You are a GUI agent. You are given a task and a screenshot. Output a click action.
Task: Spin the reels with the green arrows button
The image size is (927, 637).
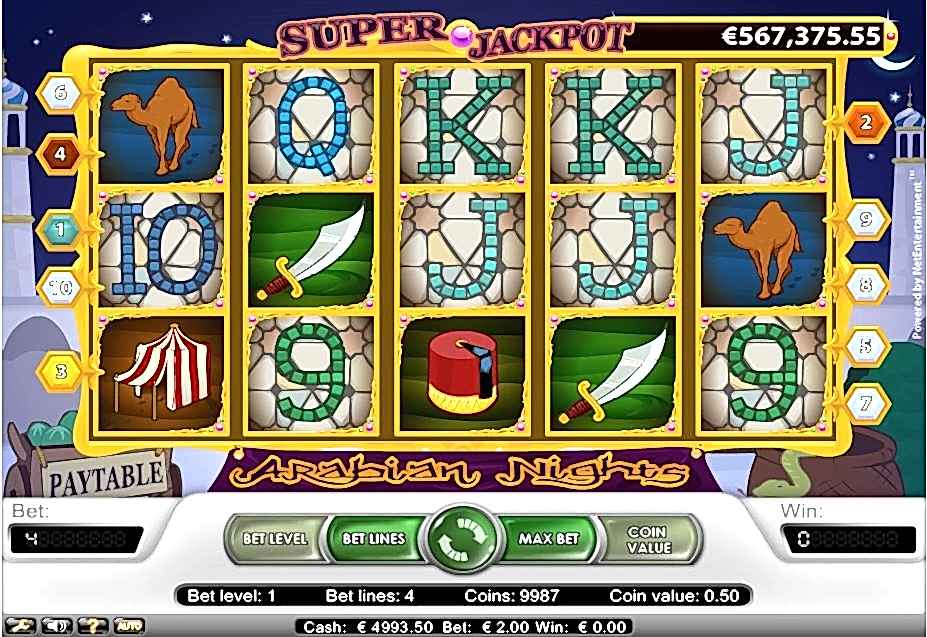(463, 538)
